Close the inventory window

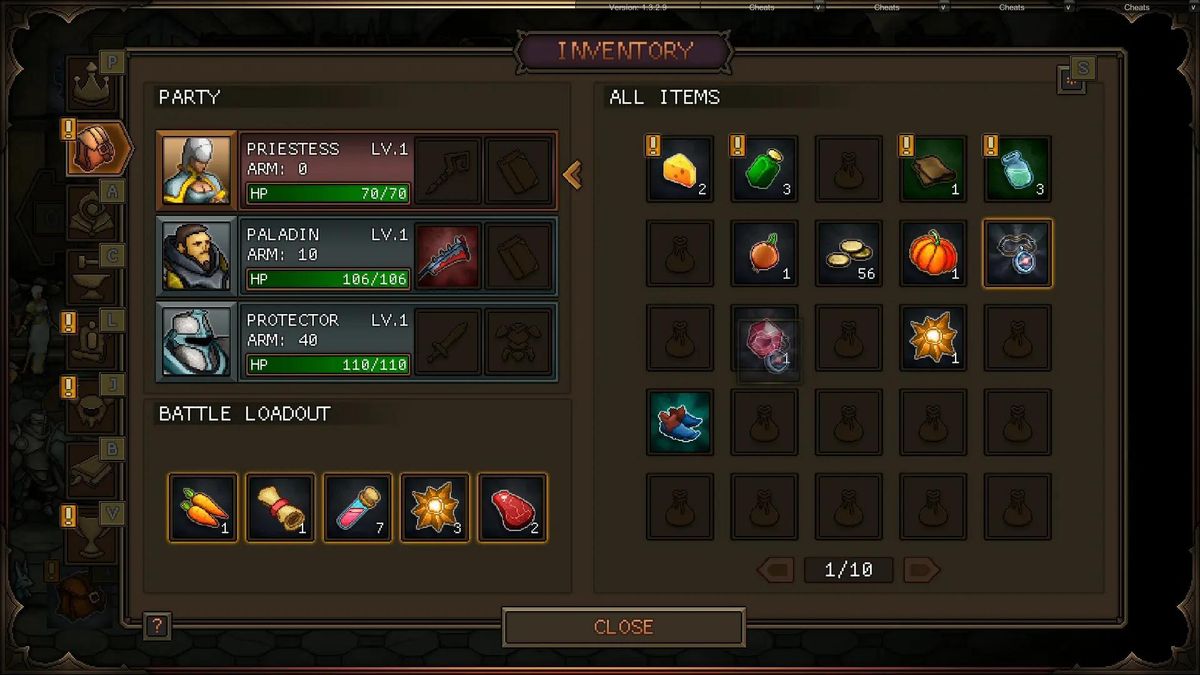(x=623, y=627)
